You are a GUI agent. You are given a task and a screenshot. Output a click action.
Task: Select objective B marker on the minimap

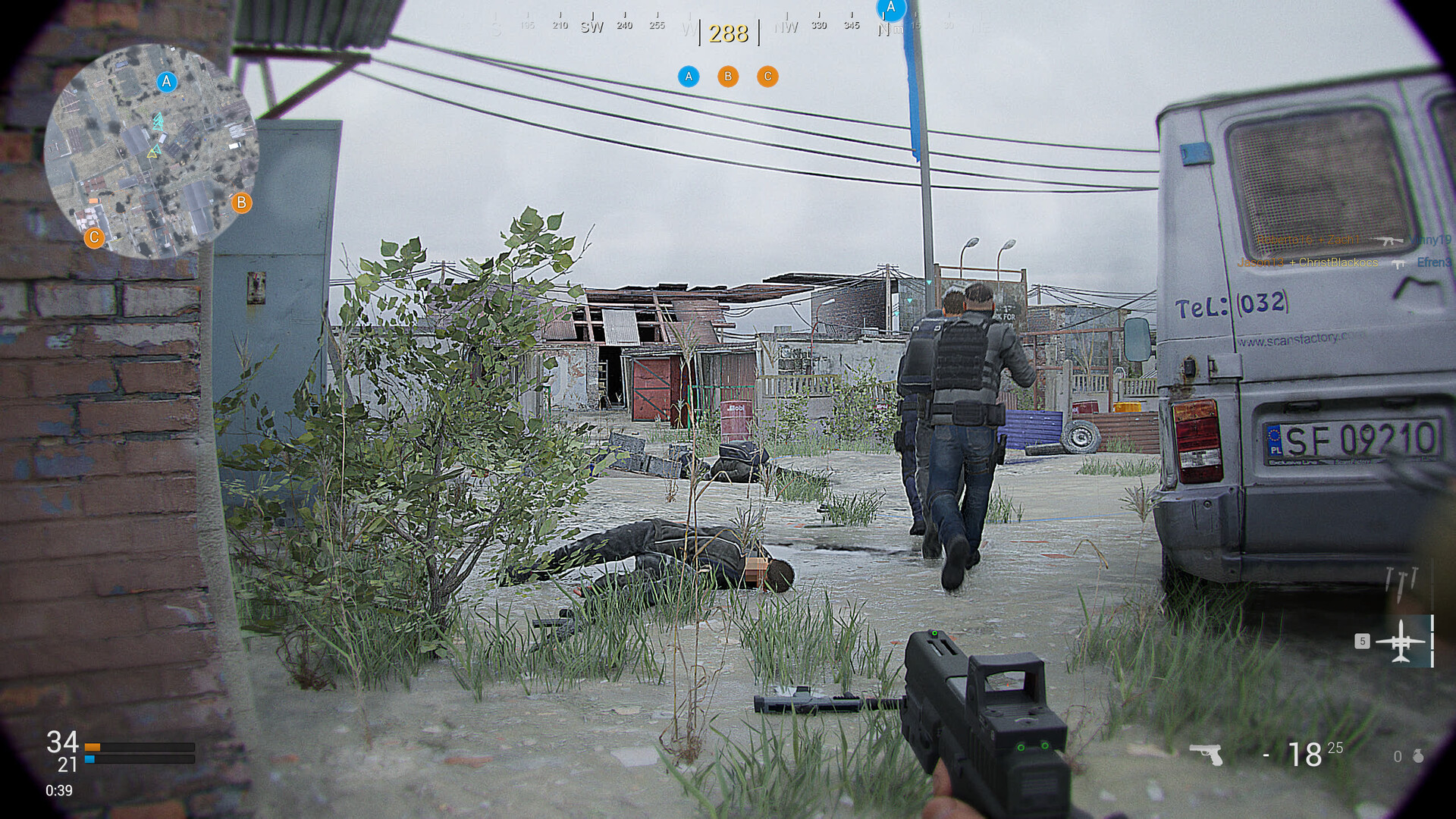coord(241,202)
